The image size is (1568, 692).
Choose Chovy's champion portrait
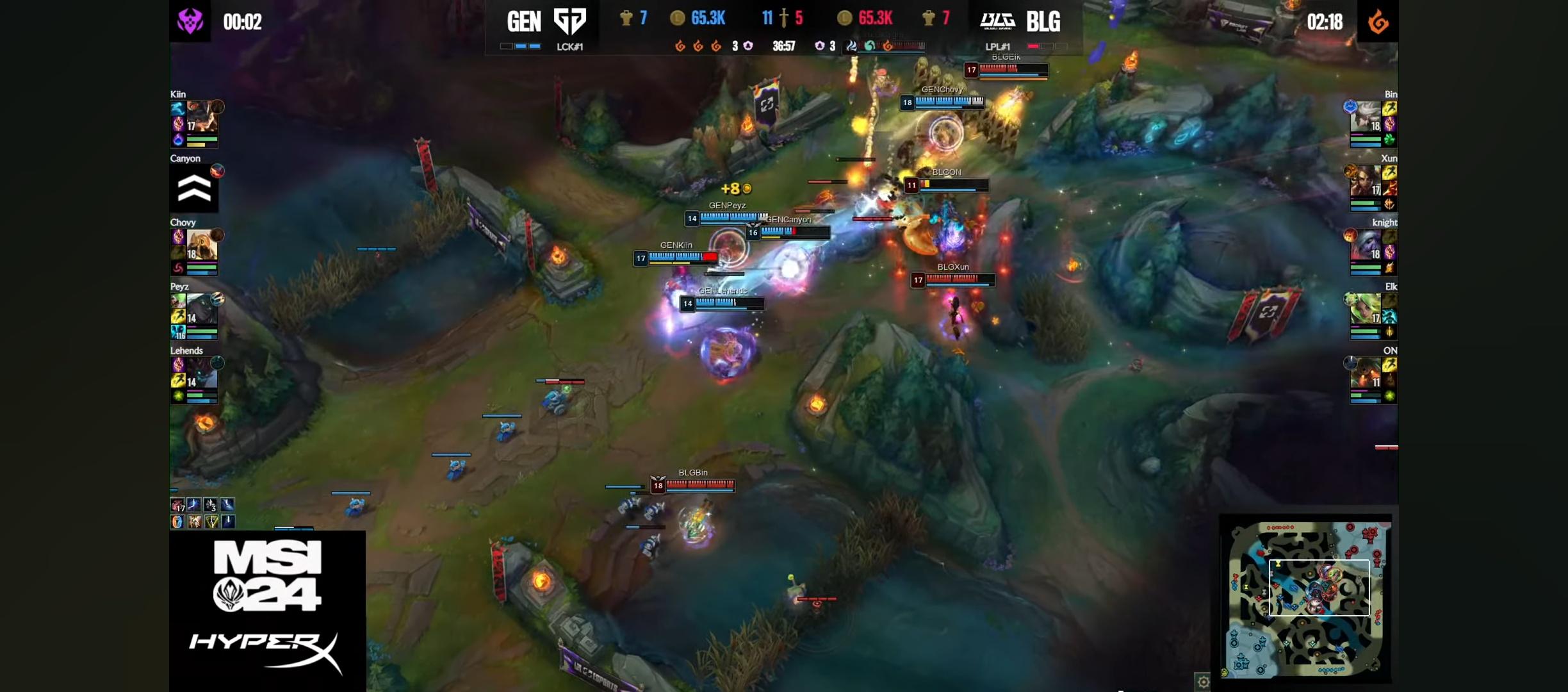[202, 245]
